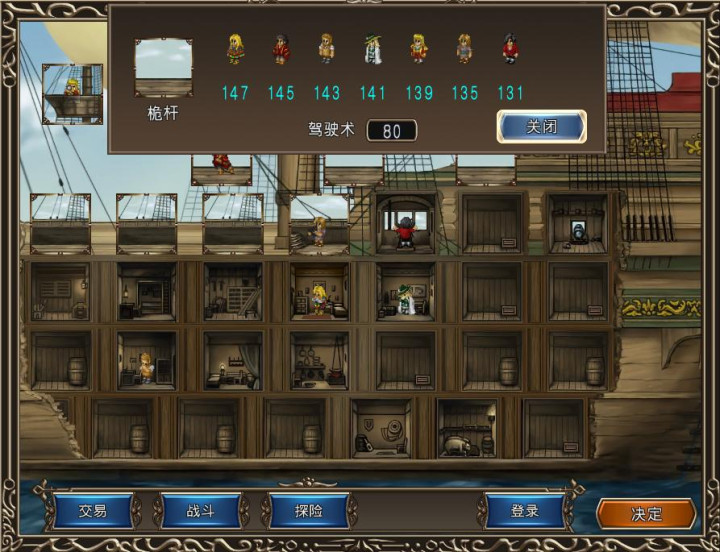The width and height of the screenshot is (720, 552).
Task: Select the white-robed crew member rated 141
Action: [373, 49]
